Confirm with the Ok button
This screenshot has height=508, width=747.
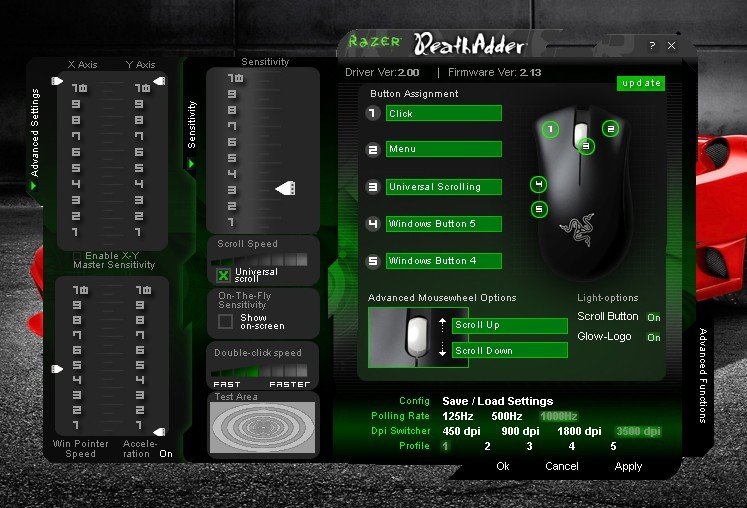503,466
